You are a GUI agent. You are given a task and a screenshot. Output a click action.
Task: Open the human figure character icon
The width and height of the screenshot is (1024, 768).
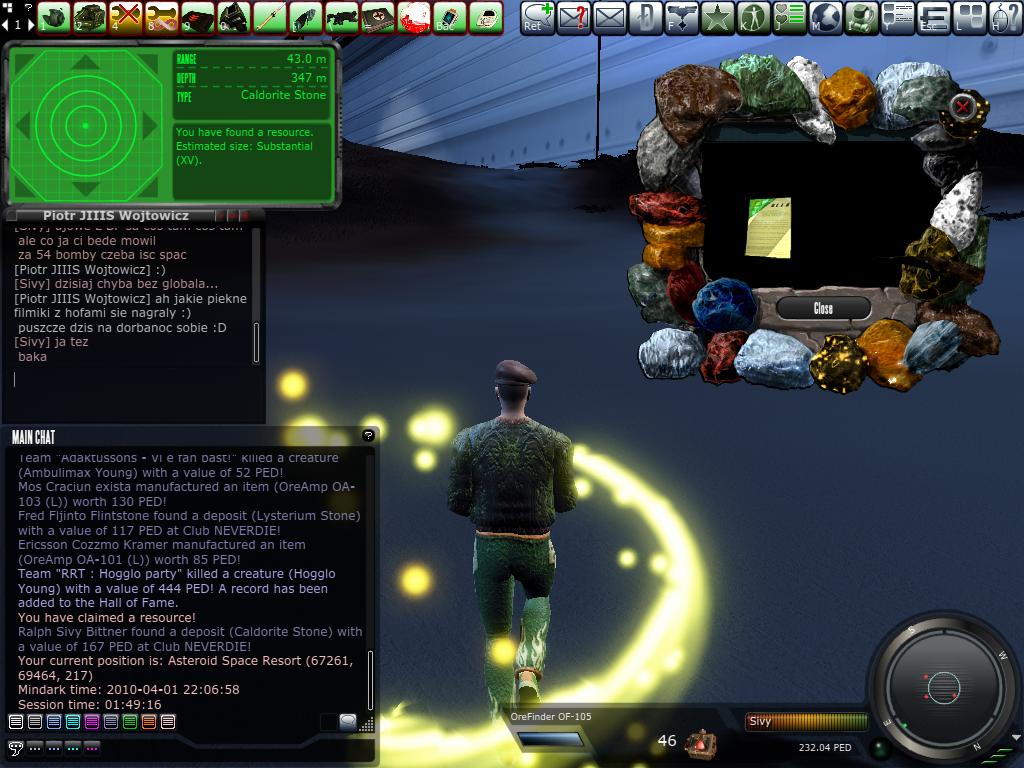pos(753,17)
